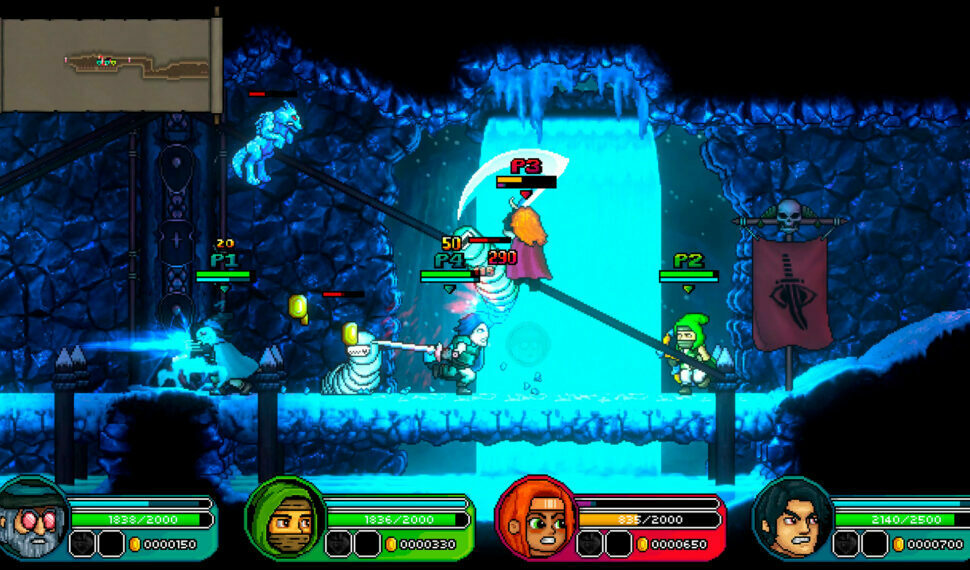Open the parchment scroll minimap
This screenshot has width=970, height=570.
point(108,65)
